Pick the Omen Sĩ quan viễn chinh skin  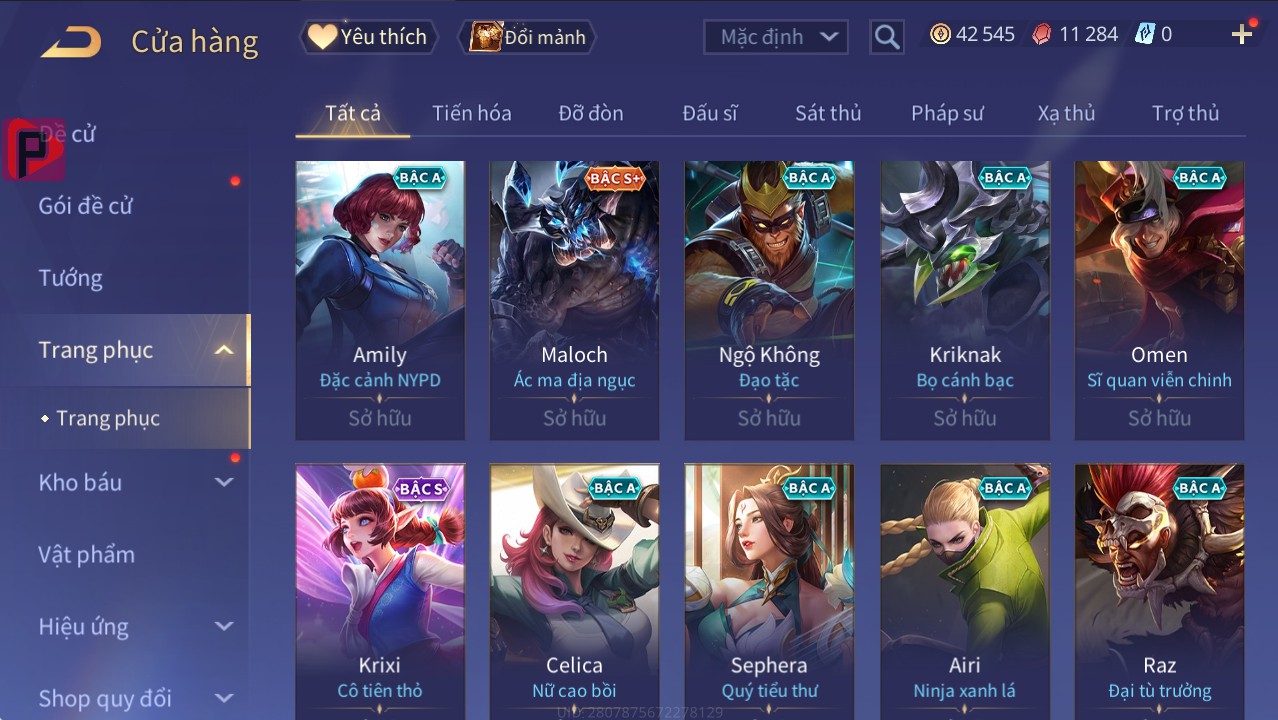pyautogui.click(x=1159, y=300)
